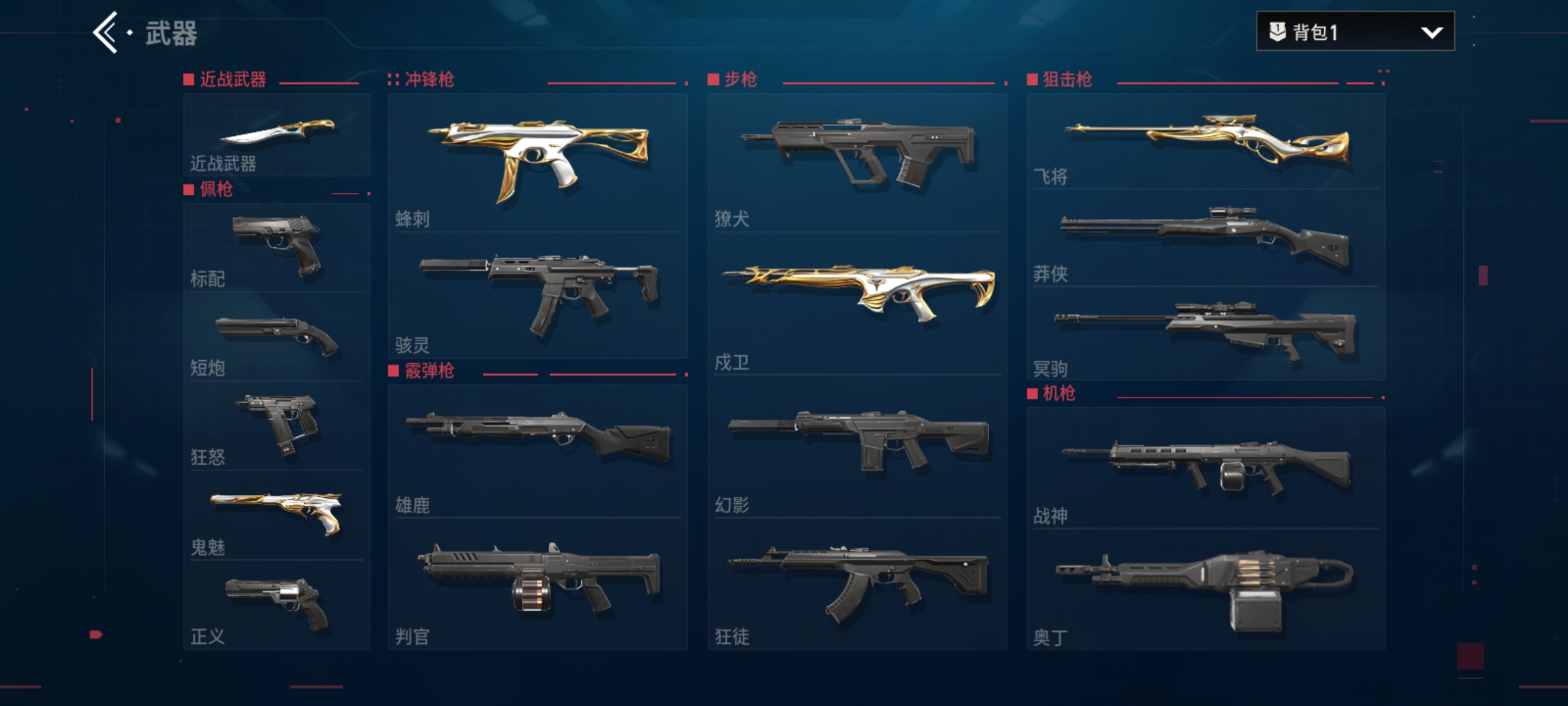Select the 獠犬 rifle slot
This screenshot has height=706, width=1568.
(x=857, y=162)
